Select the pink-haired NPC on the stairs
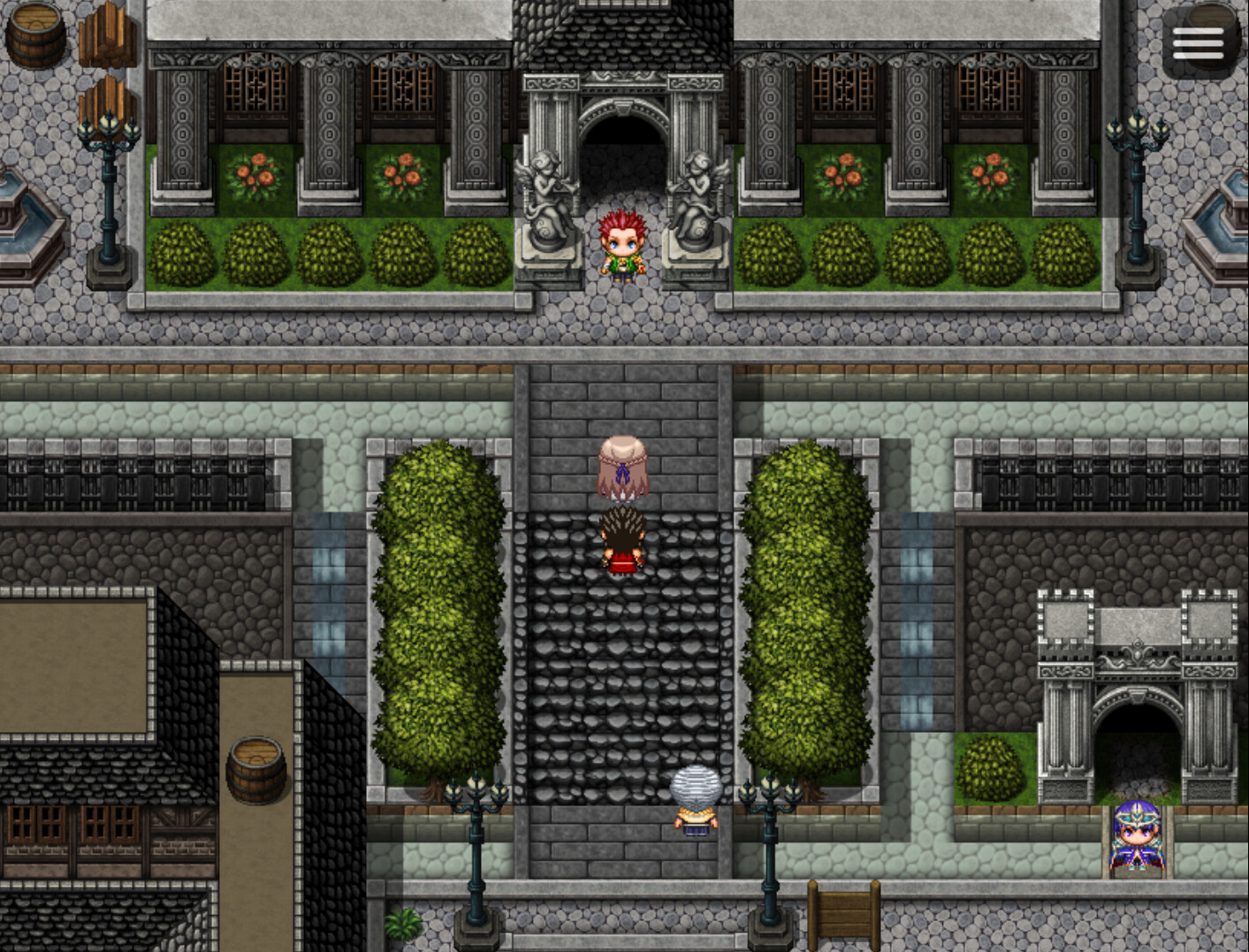1249x952 pixels. tap(622, 468)
